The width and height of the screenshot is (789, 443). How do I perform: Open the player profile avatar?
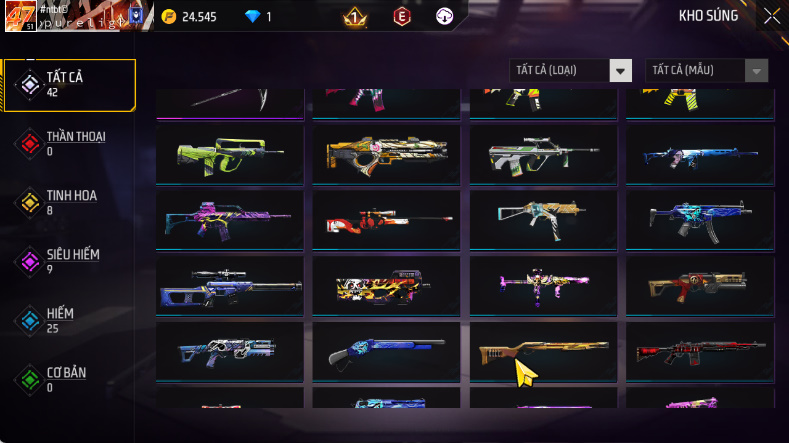pos(19,17)
